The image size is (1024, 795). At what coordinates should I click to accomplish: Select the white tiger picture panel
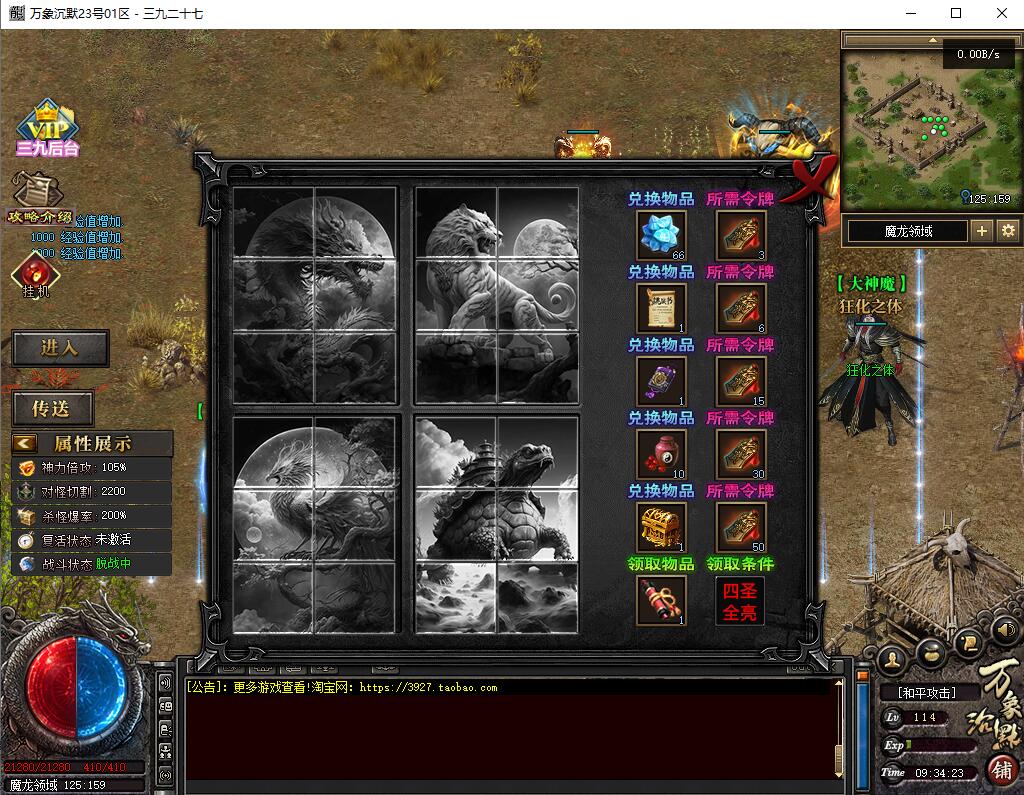tap(497, 295)
